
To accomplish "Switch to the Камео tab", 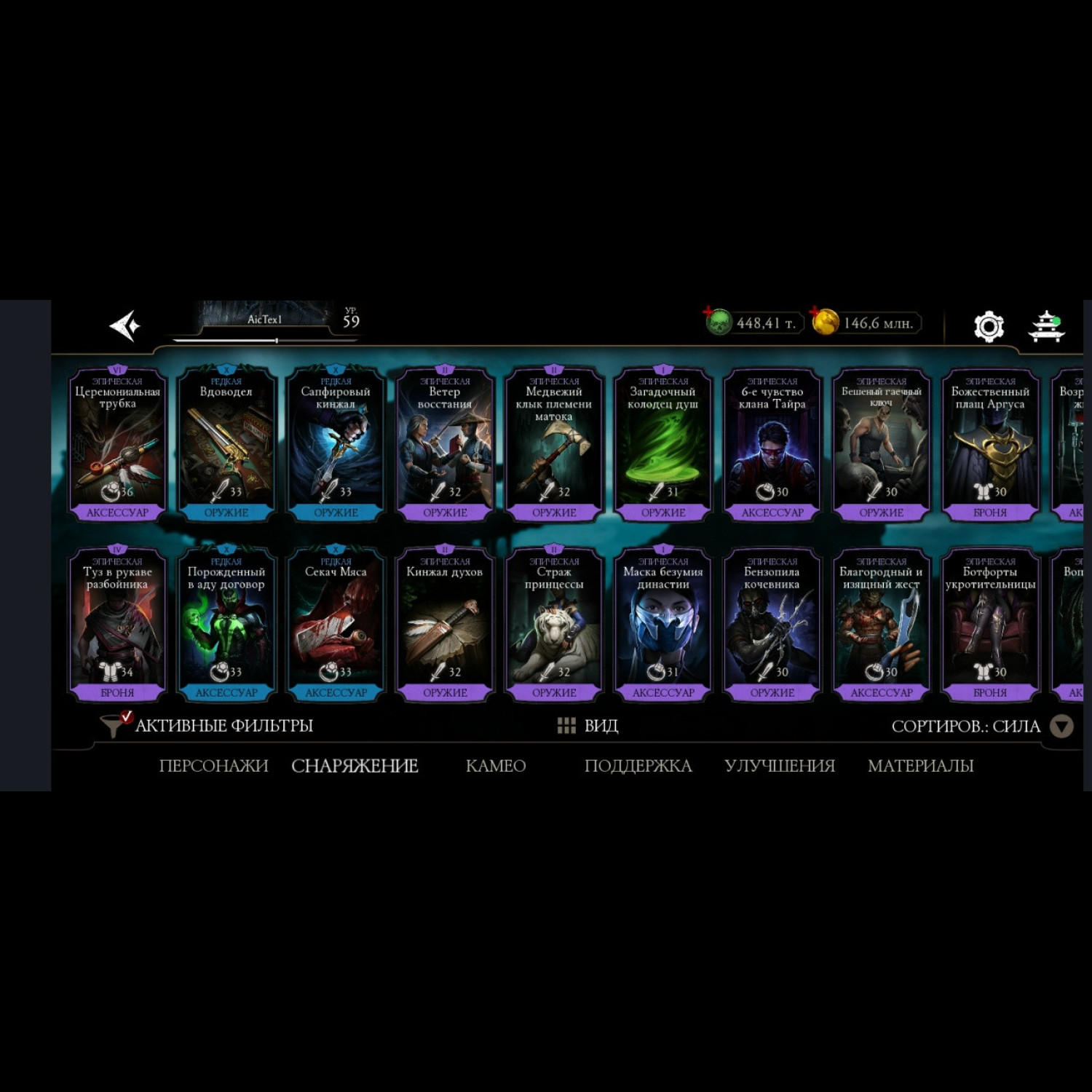I will tap(495, 766).
